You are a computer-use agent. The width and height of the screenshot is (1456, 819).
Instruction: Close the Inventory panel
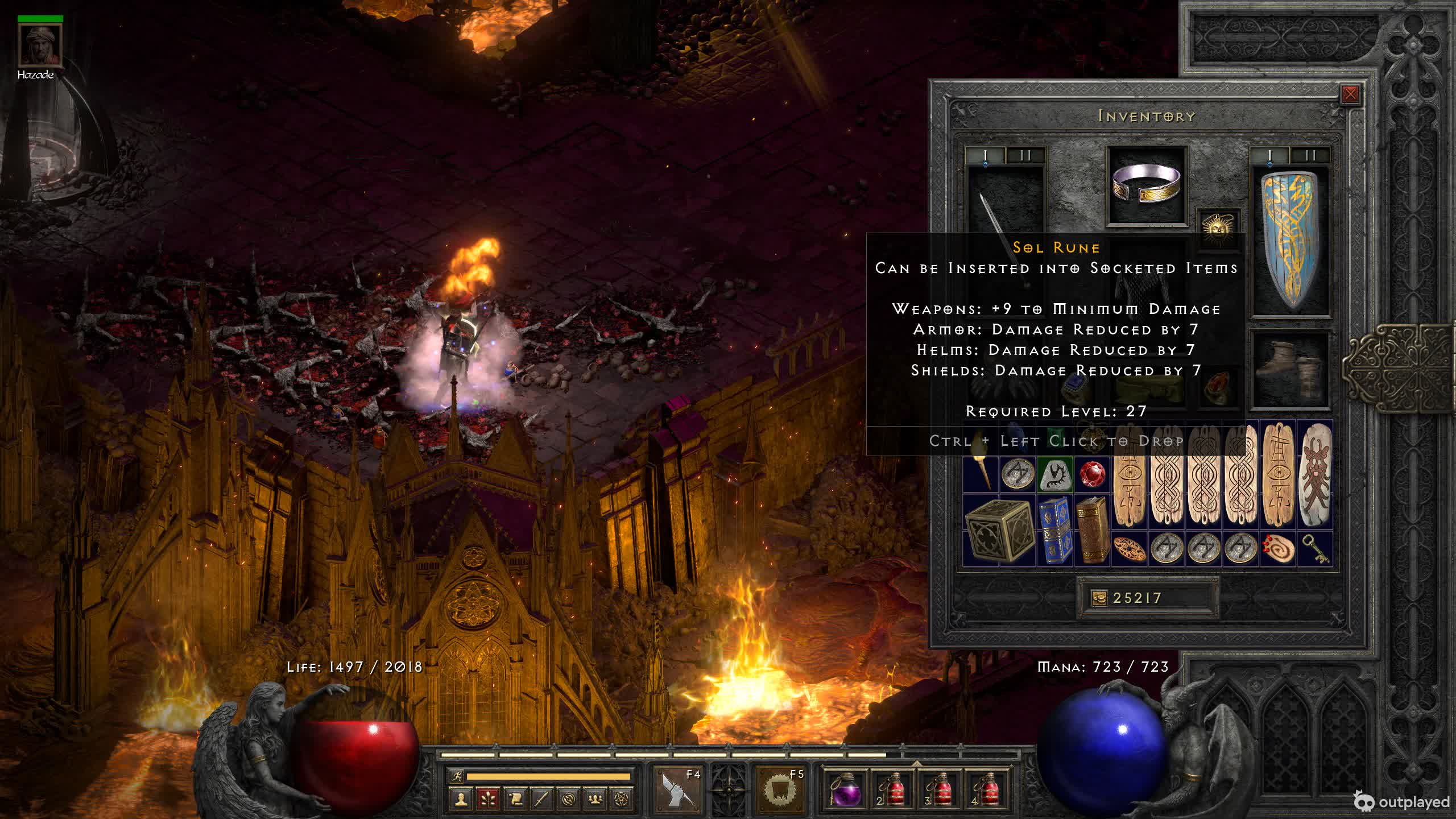pyautogui.click(x=1350, y=94)
